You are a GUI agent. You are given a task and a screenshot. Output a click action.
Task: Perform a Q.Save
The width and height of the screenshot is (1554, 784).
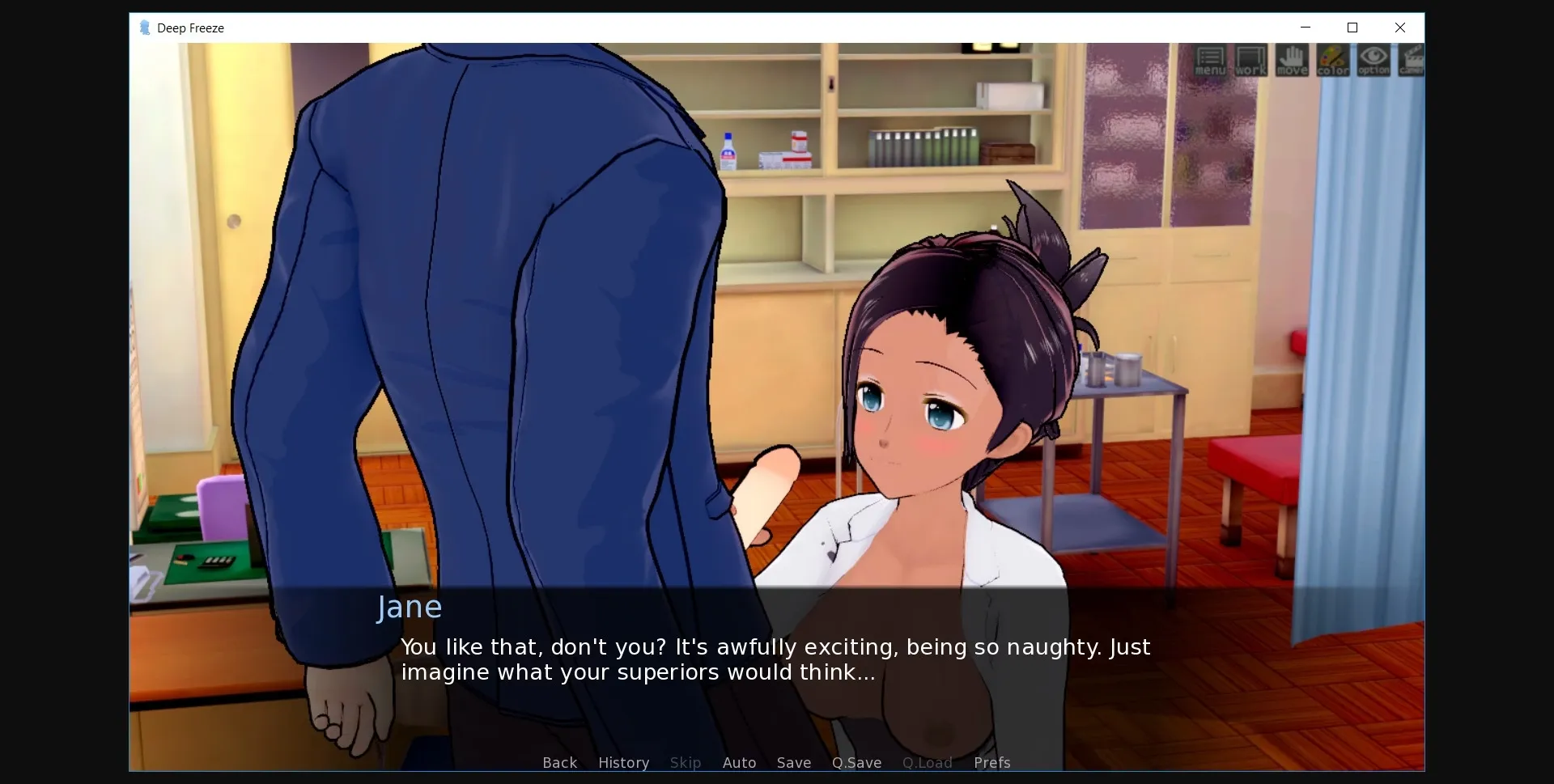click(856, 762)
